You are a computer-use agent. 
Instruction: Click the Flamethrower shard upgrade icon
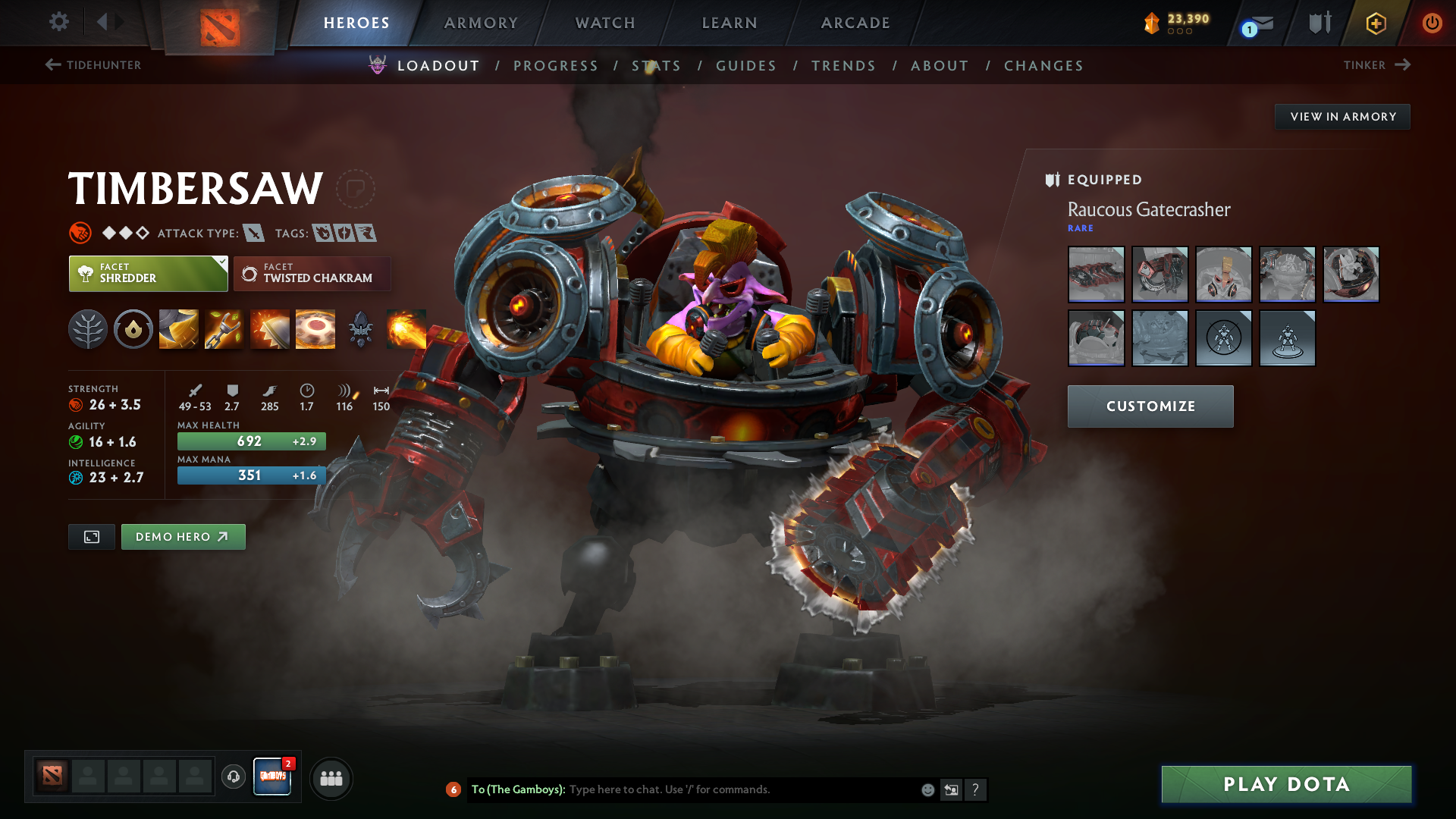[406, 329]
